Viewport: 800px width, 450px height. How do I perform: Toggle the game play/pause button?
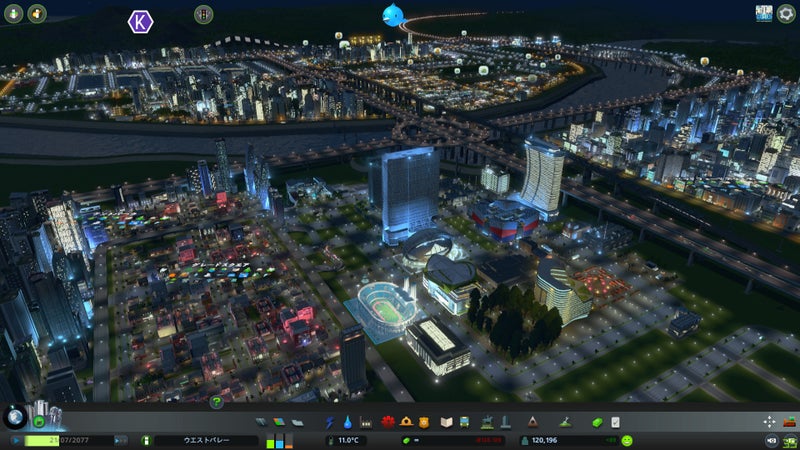[x=17, y=440]
